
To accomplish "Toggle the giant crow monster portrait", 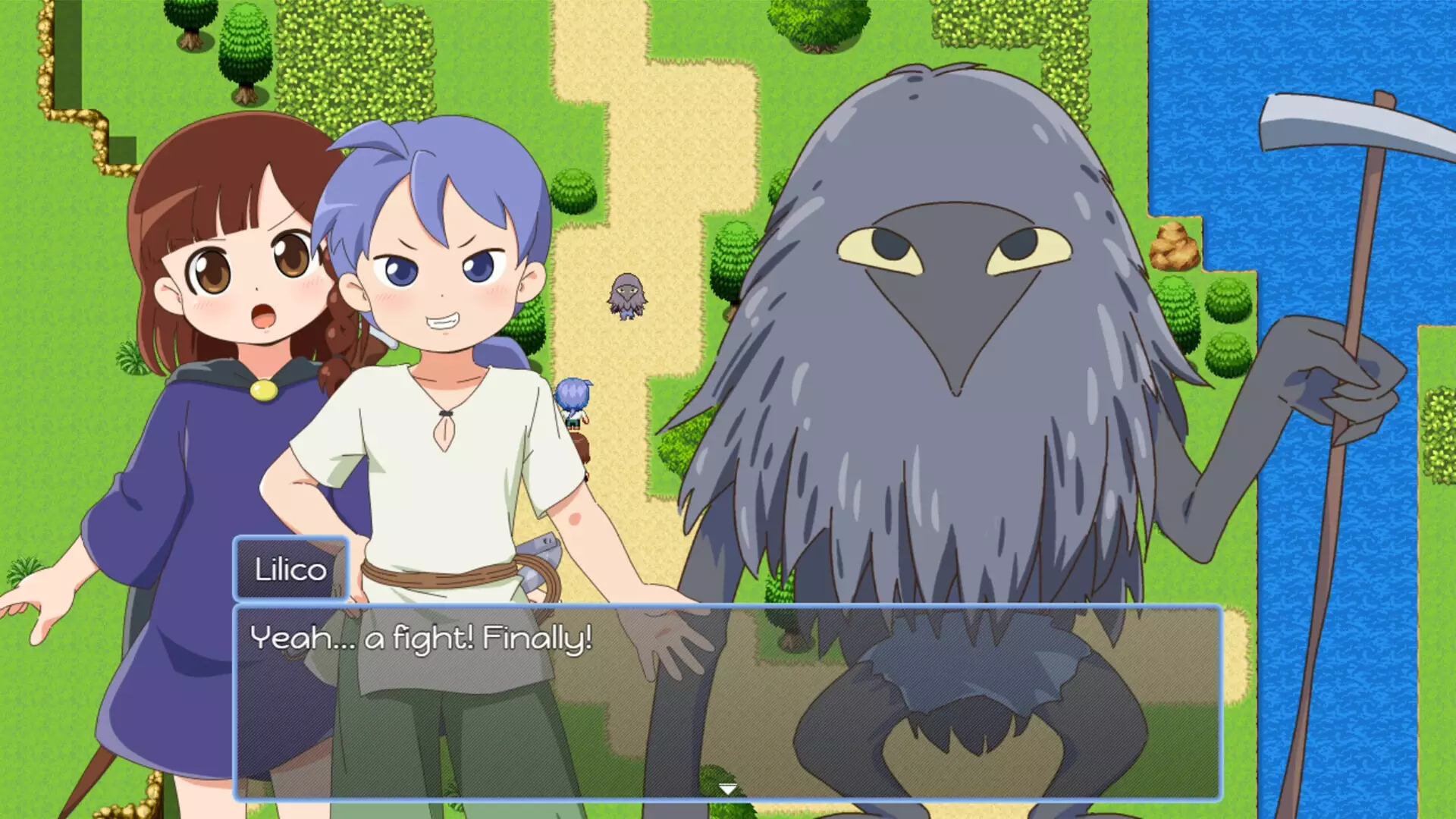I will 948,303.
